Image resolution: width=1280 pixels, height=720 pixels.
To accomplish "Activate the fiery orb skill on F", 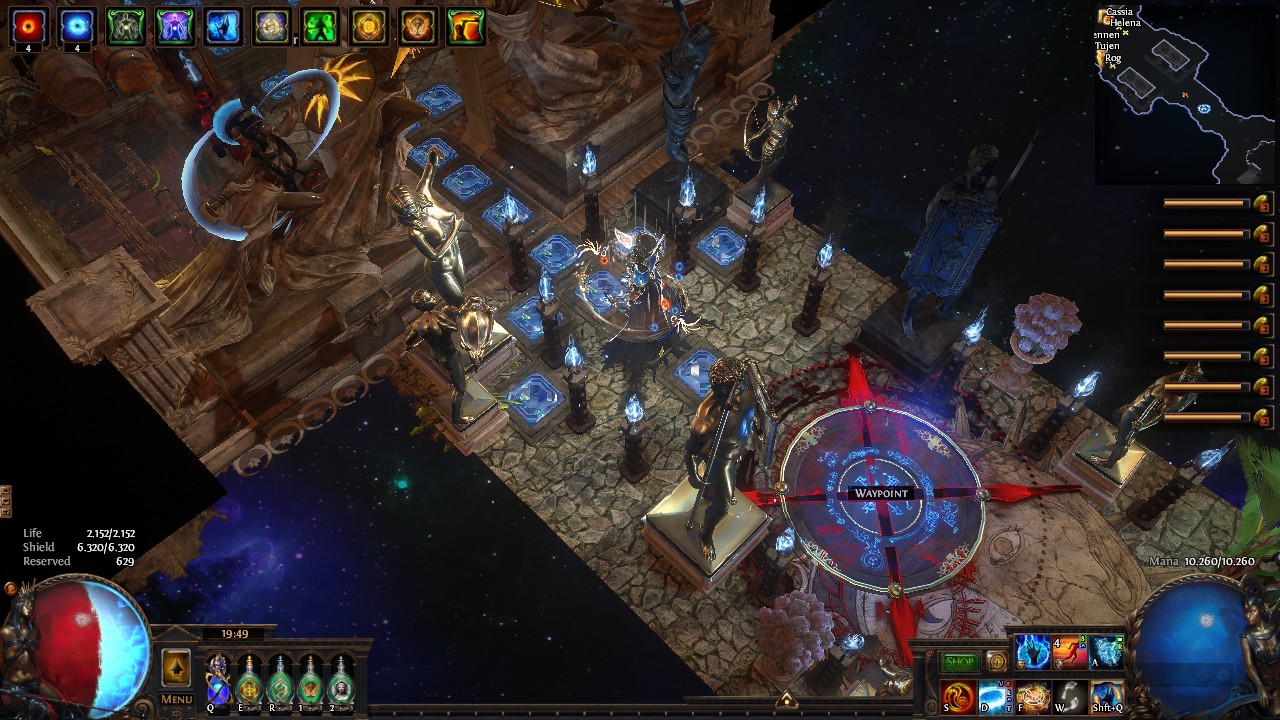I will click(x=1032, y=696).
